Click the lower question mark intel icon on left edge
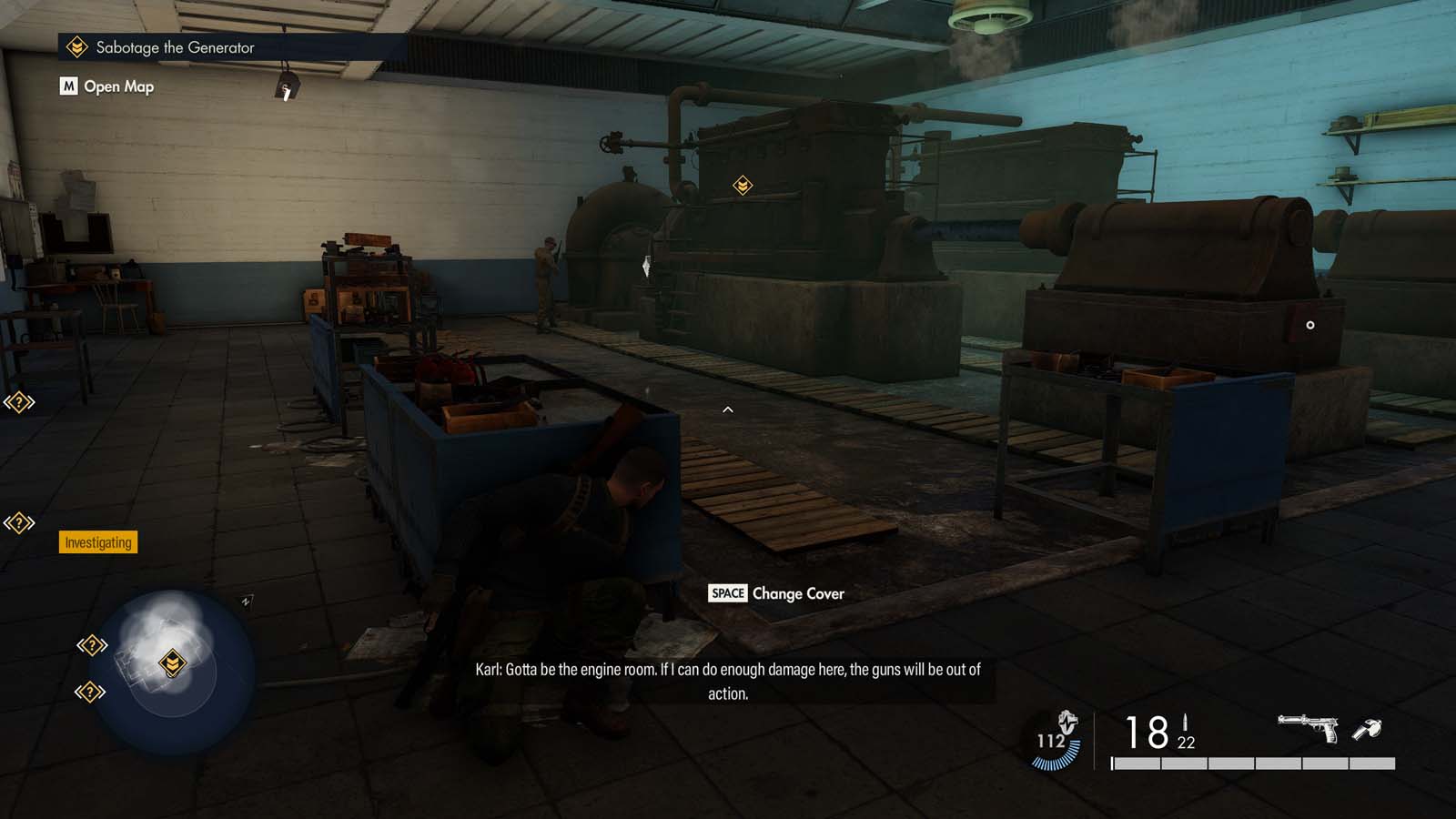This screenshot has width=1456, height=819. 19,521
